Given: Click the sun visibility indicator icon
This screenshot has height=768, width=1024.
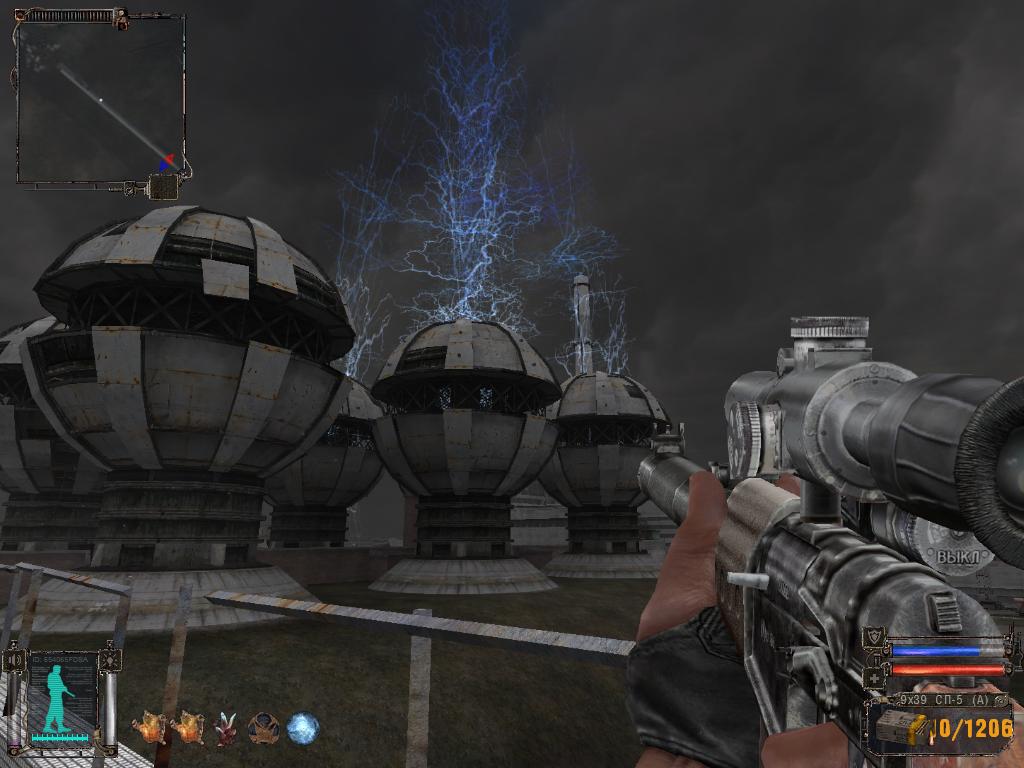Looking at the screenshot, I should [109, 660].
